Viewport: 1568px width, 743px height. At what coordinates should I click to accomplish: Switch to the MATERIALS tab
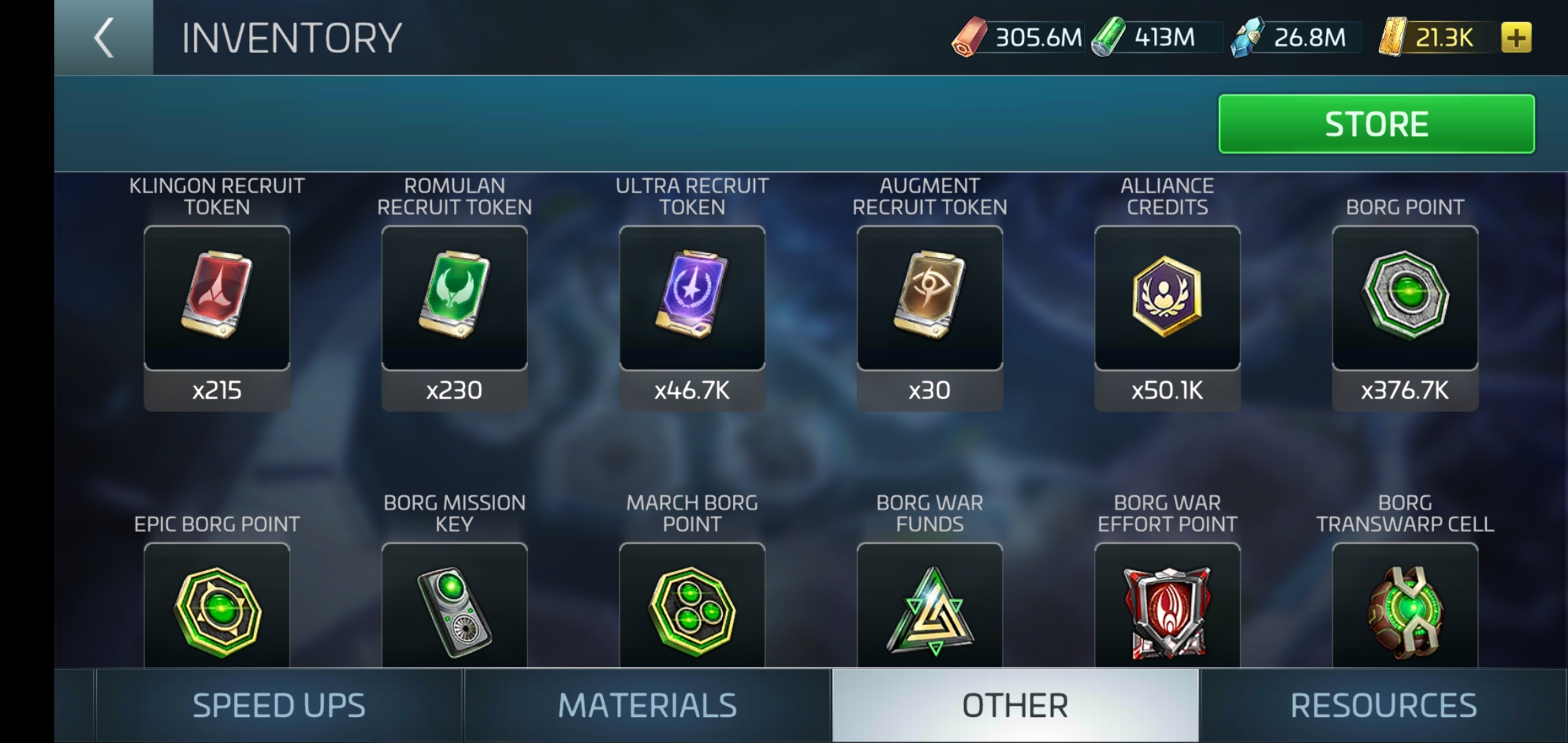[x=646, y=704]
